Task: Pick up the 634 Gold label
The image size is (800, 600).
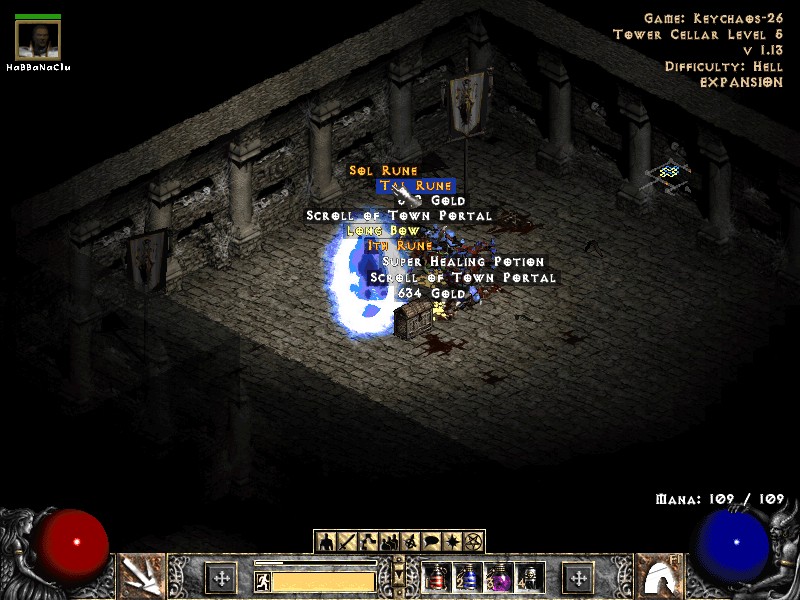Action: (x=431, y=293)
